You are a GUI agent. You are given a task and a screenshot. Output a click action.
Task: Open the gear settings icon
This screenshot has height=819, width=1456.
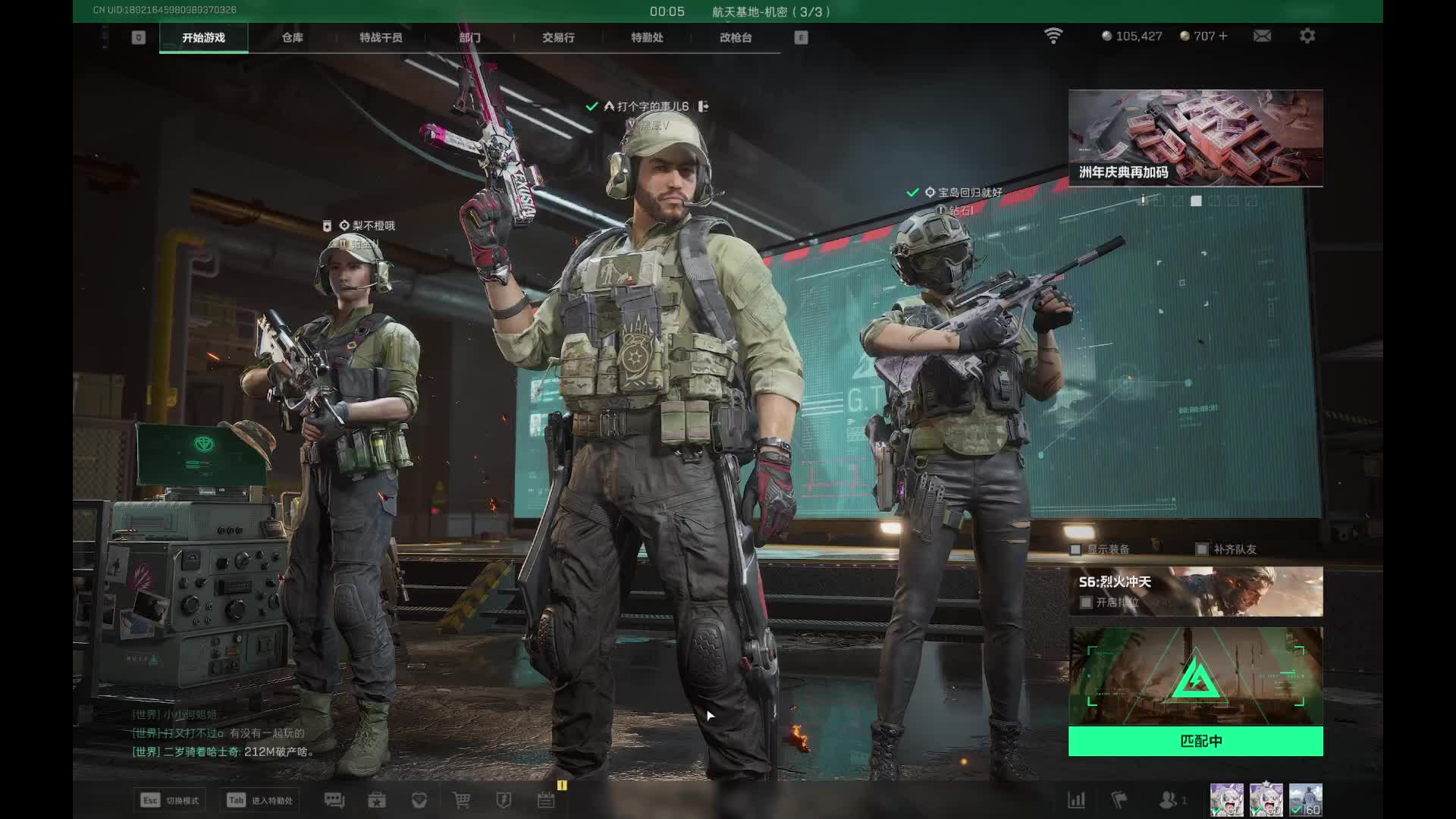coord(1307,36)
